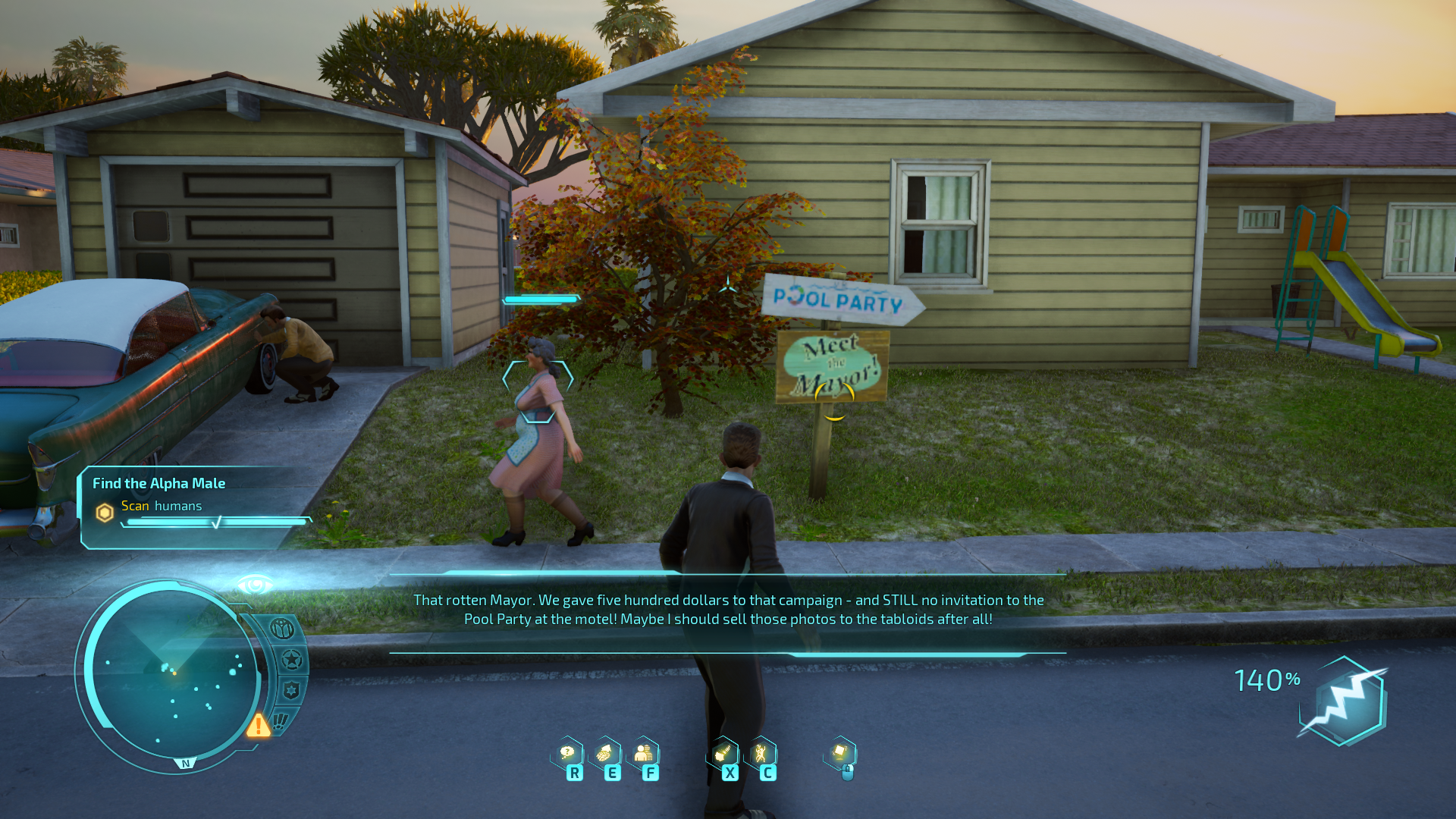Select the topmost emblem icon beside radar
1456x819 pixels.
click(x=282, y=629)
